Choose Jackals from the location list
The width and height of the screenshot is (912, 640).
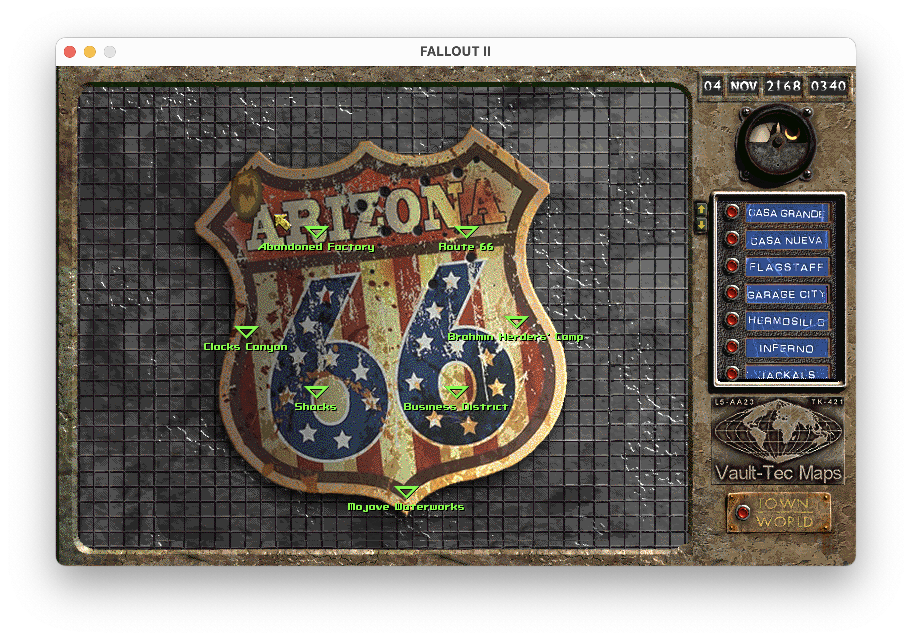786,374
